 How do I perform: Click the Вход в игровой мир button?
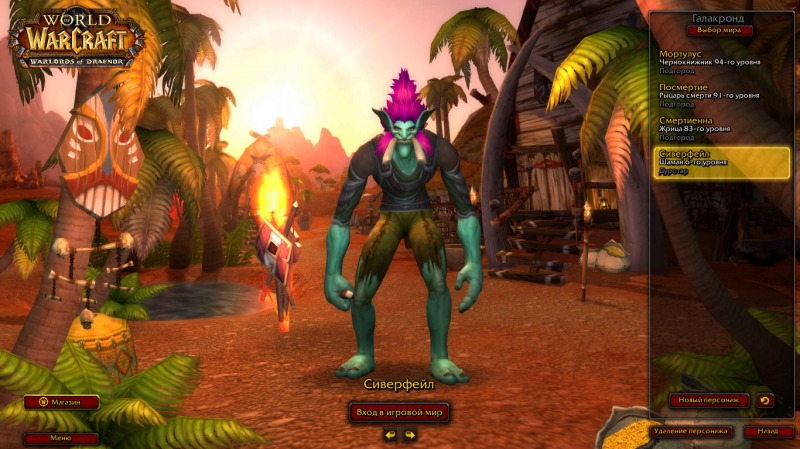pos(399,412)
